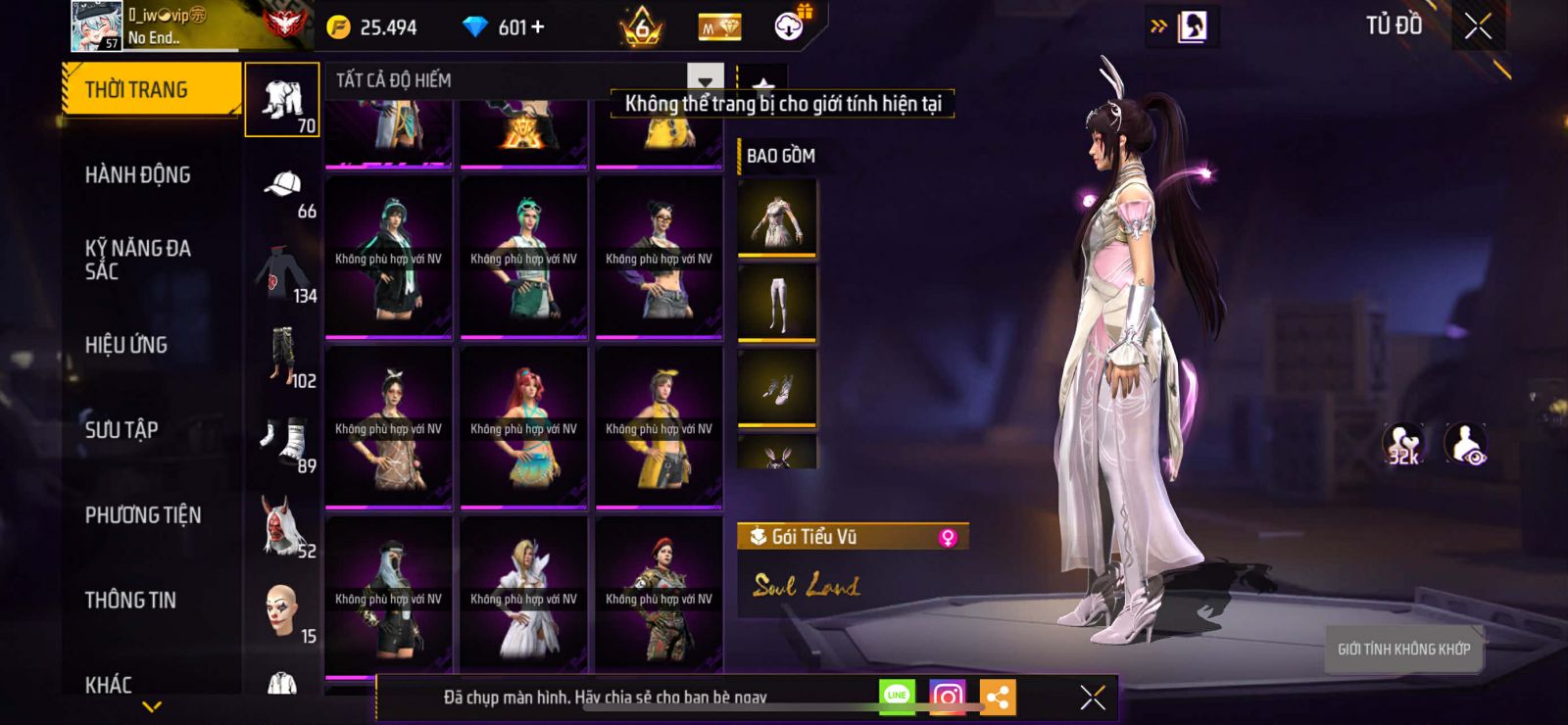1568x725 pixels.
Task: Select the outfit bundle subcategory with 70 items
Action: (x=282, y=100)
